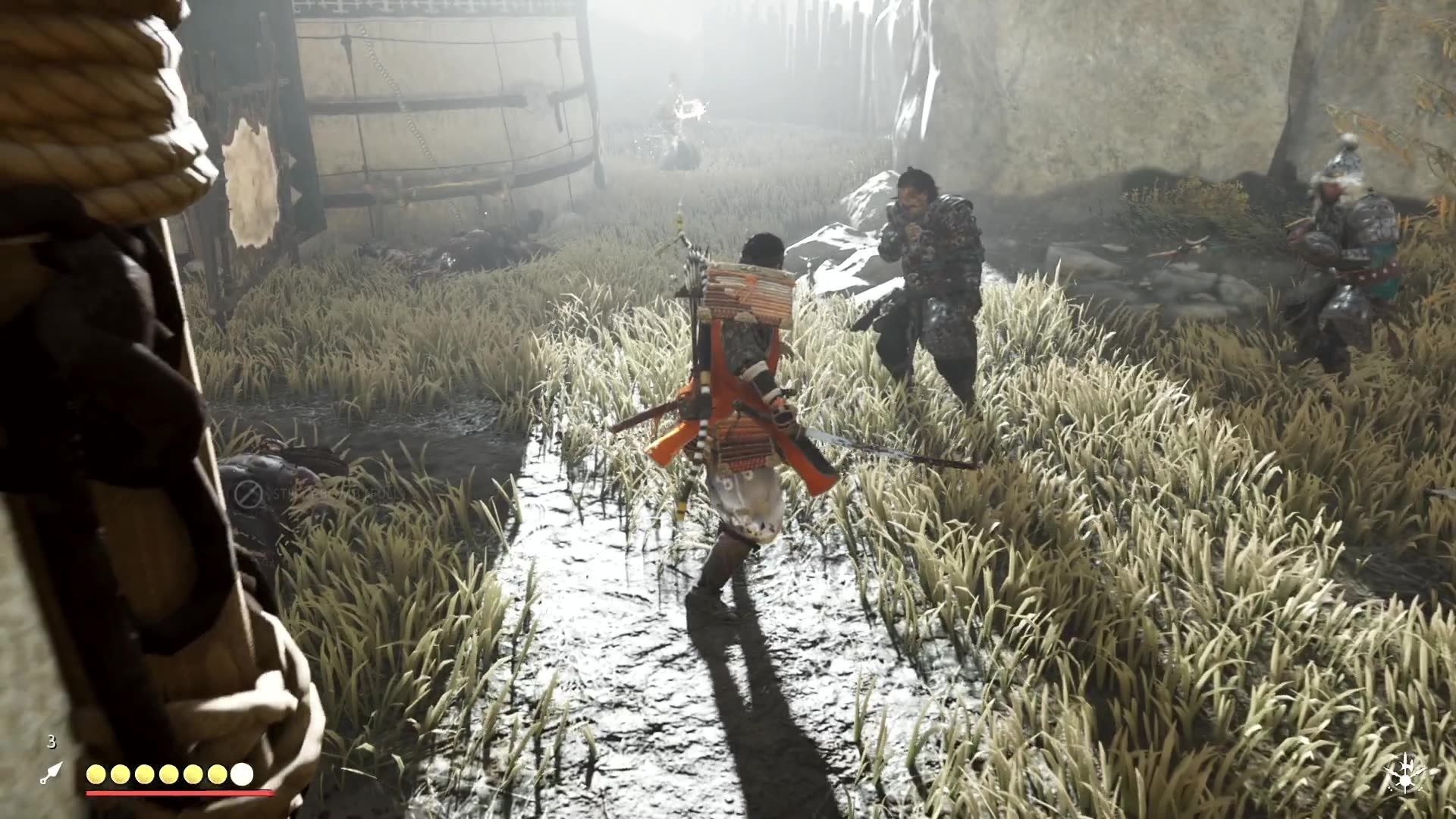Screen dimensions: 1456x819
Task: Click the first yellow resolve circle
Action: 97,776
